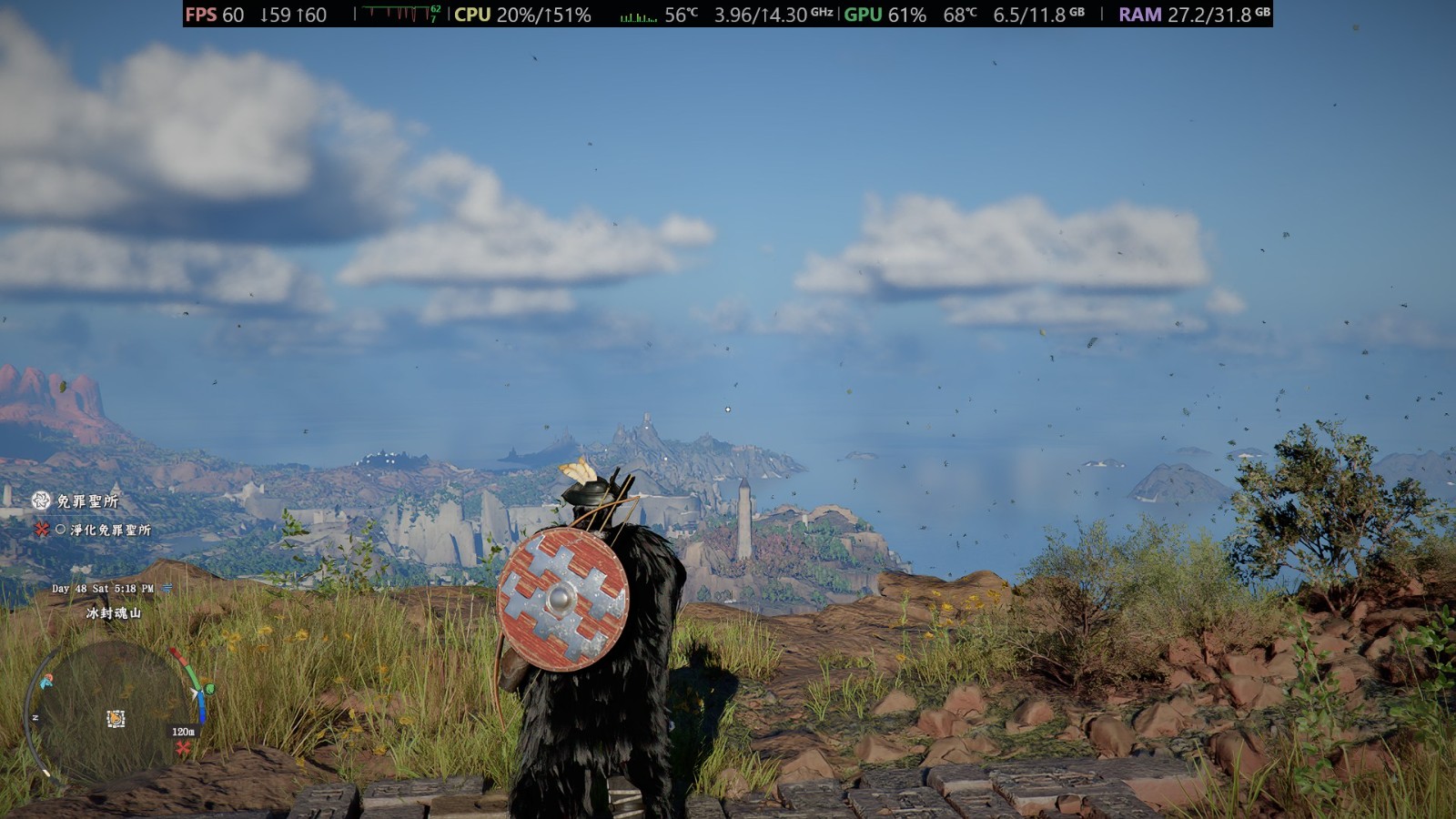Click the FPS counter in performance overlay

point(215,15)
